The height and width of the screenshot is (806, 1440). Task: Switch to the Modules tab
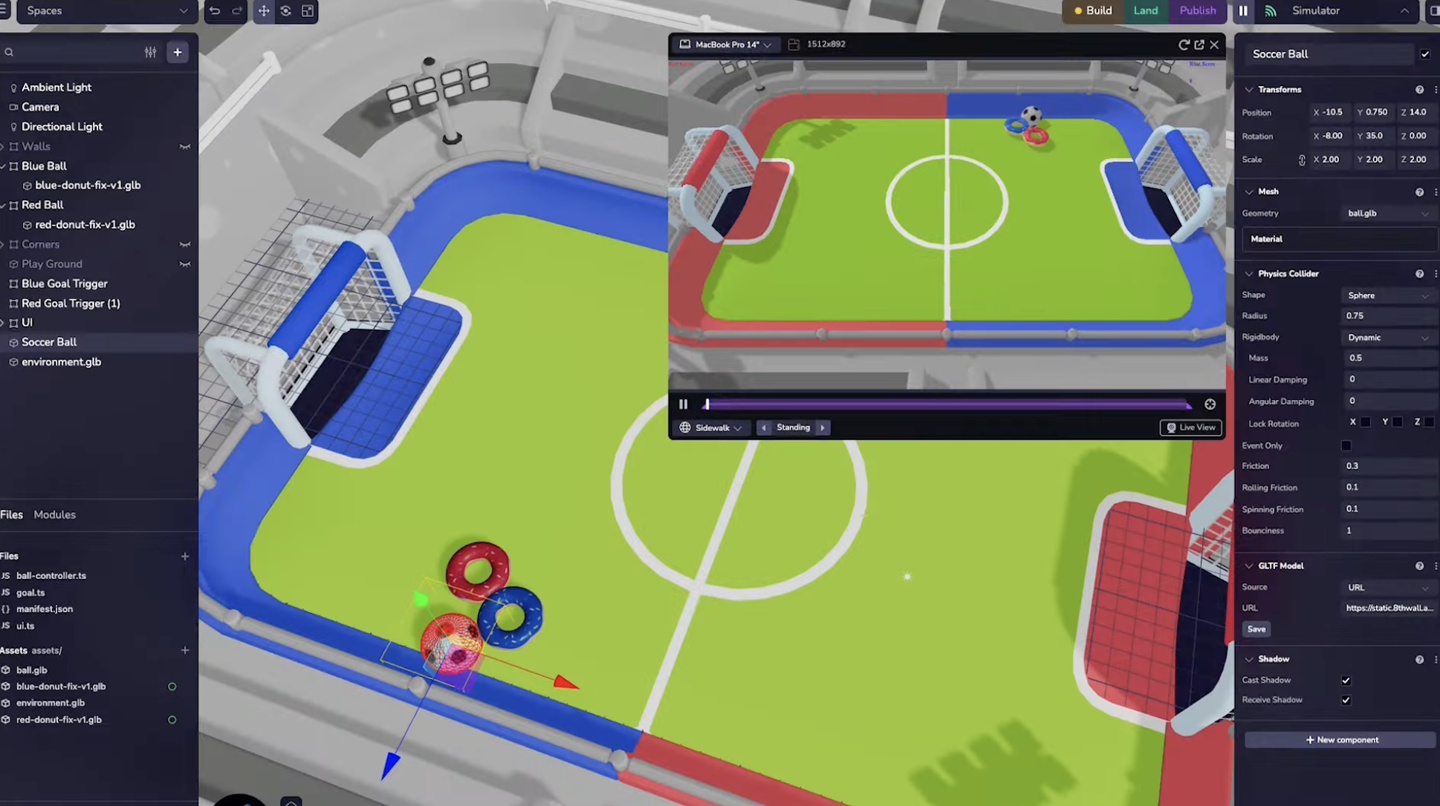click(54, 514)
